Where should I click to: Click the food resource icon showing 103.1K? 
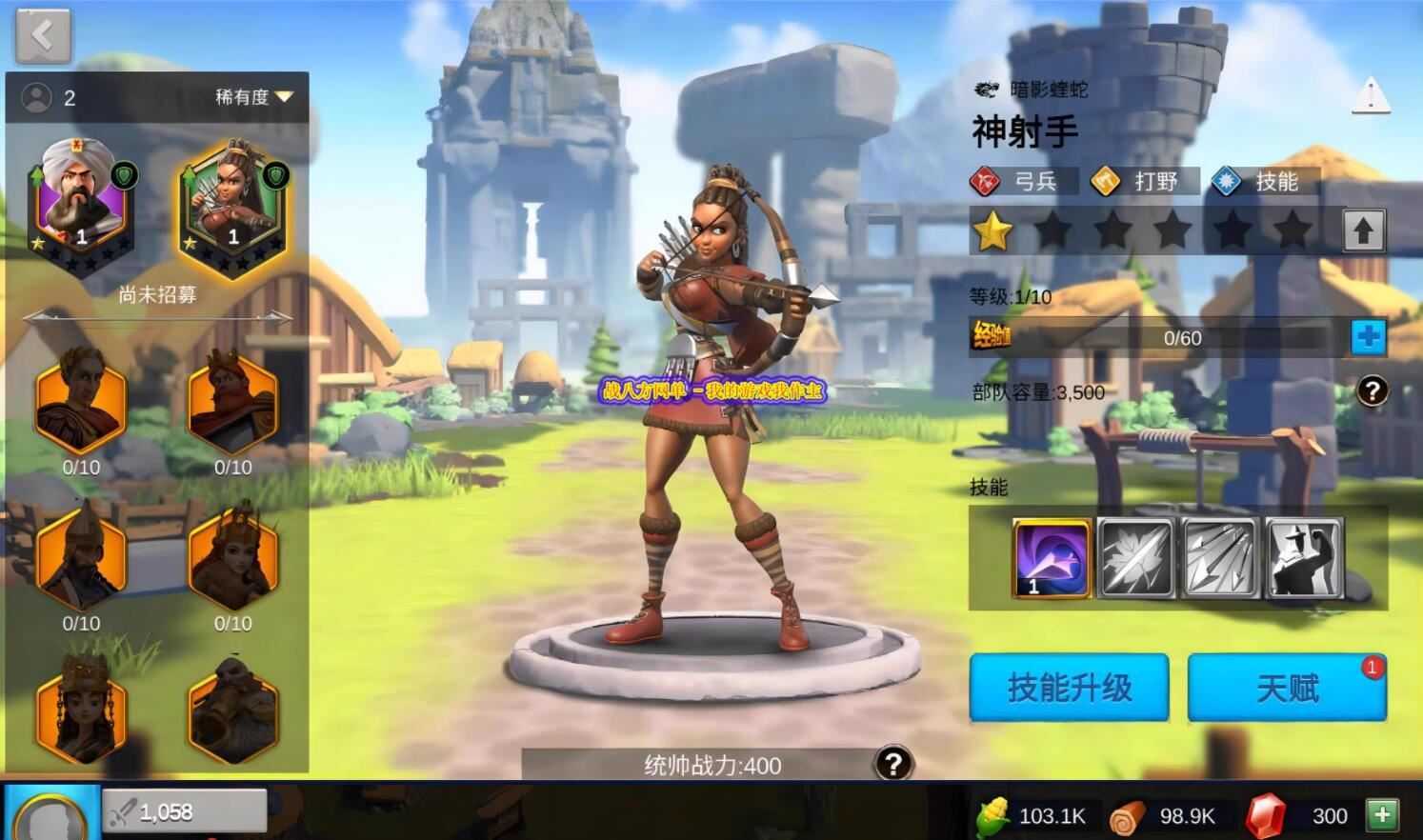991,815
